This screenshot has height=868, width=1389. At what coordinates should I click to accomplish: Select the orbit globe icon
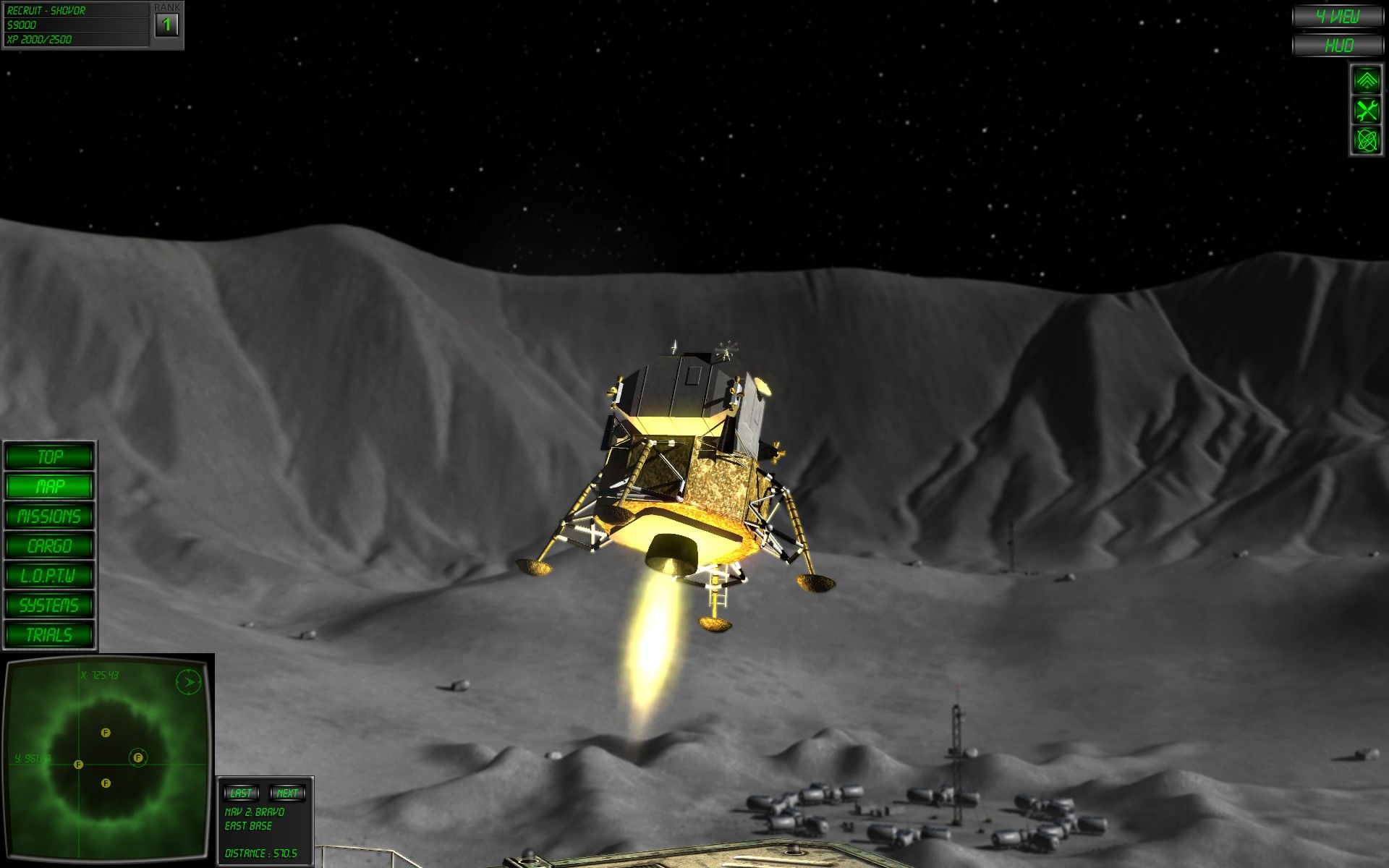(x=1366, y=140)
